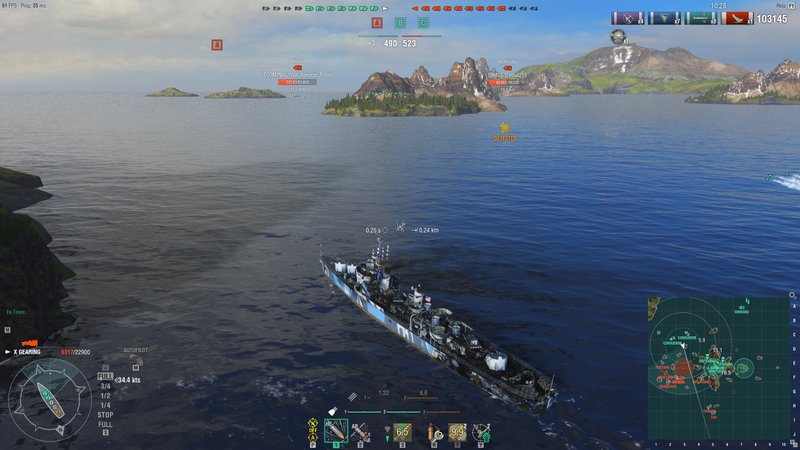The image size is (800, 450).
Task: Activate the Damage Control Party consumable
Action: coord(436,431)
